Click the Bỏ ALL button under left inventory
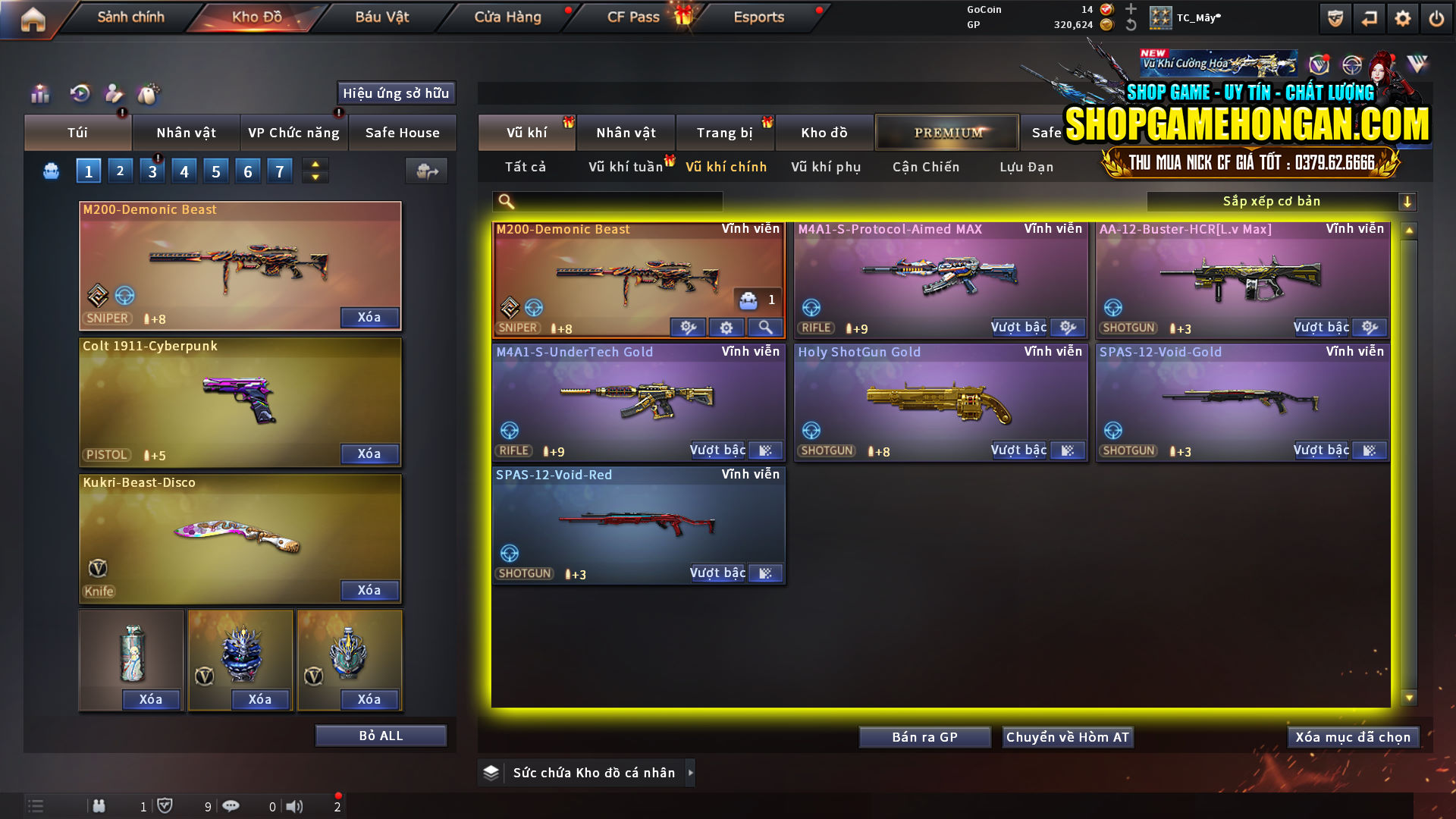Viewport: 1456px width, 819px height. (381, 735)
